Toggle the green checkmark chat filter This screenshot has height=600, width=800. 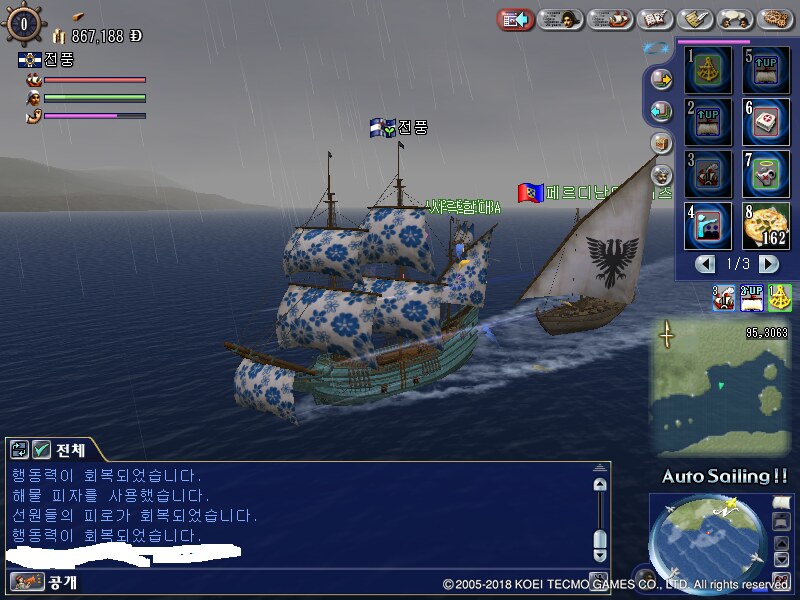click(41, 450)
